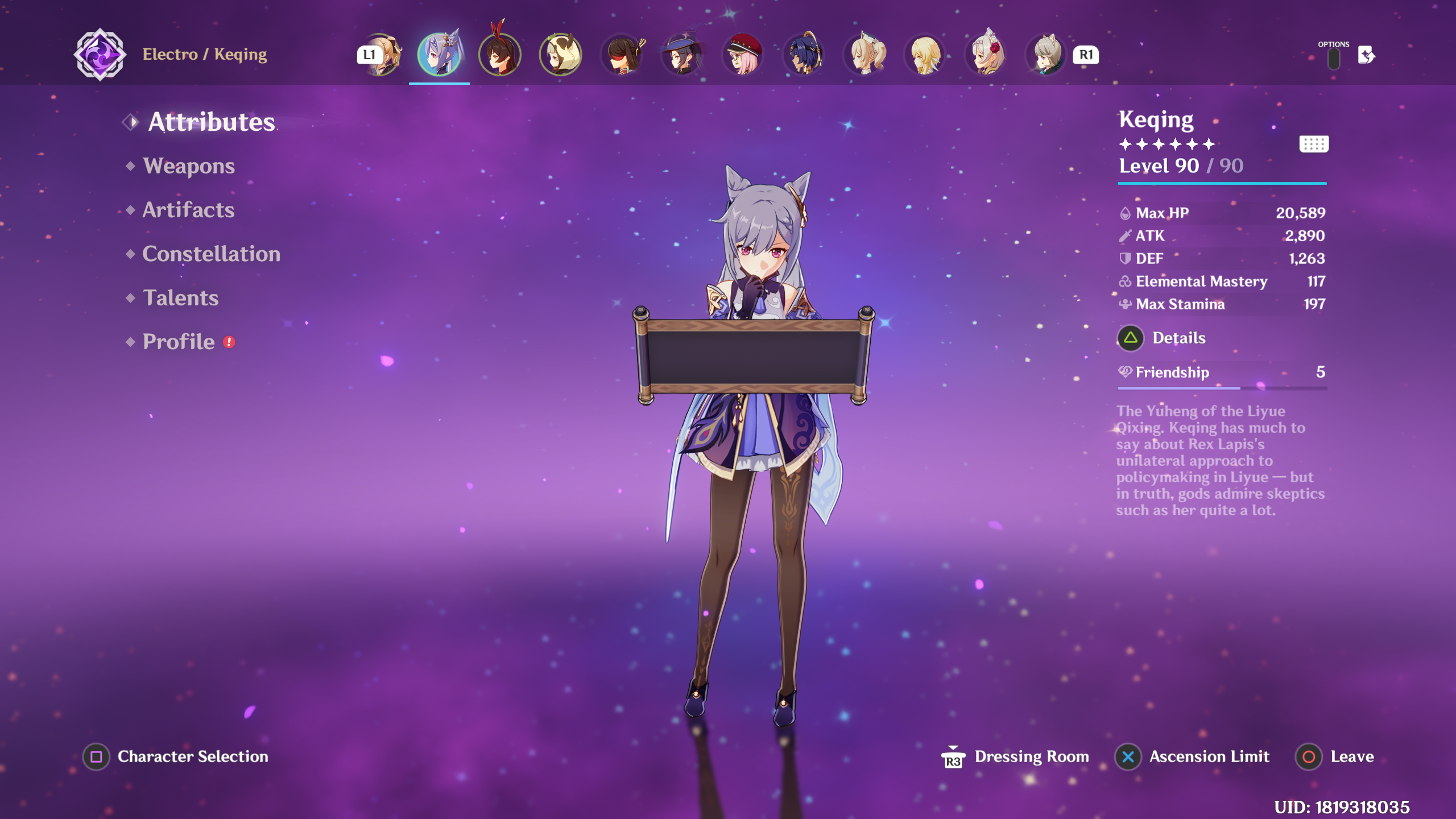The height and width of the screenshot is (819, 1456).
Task: Switch to Lynette's cat-eared portrait
Action: [x=1048, y=55]
